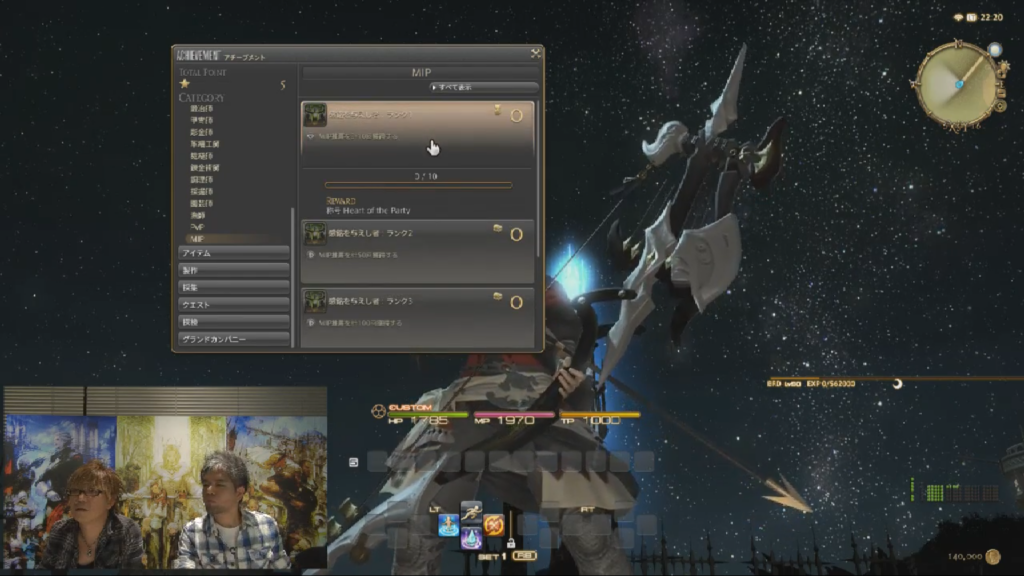Open the アイテム achievement category
The image size is (1024, 576).
(234, 254)
